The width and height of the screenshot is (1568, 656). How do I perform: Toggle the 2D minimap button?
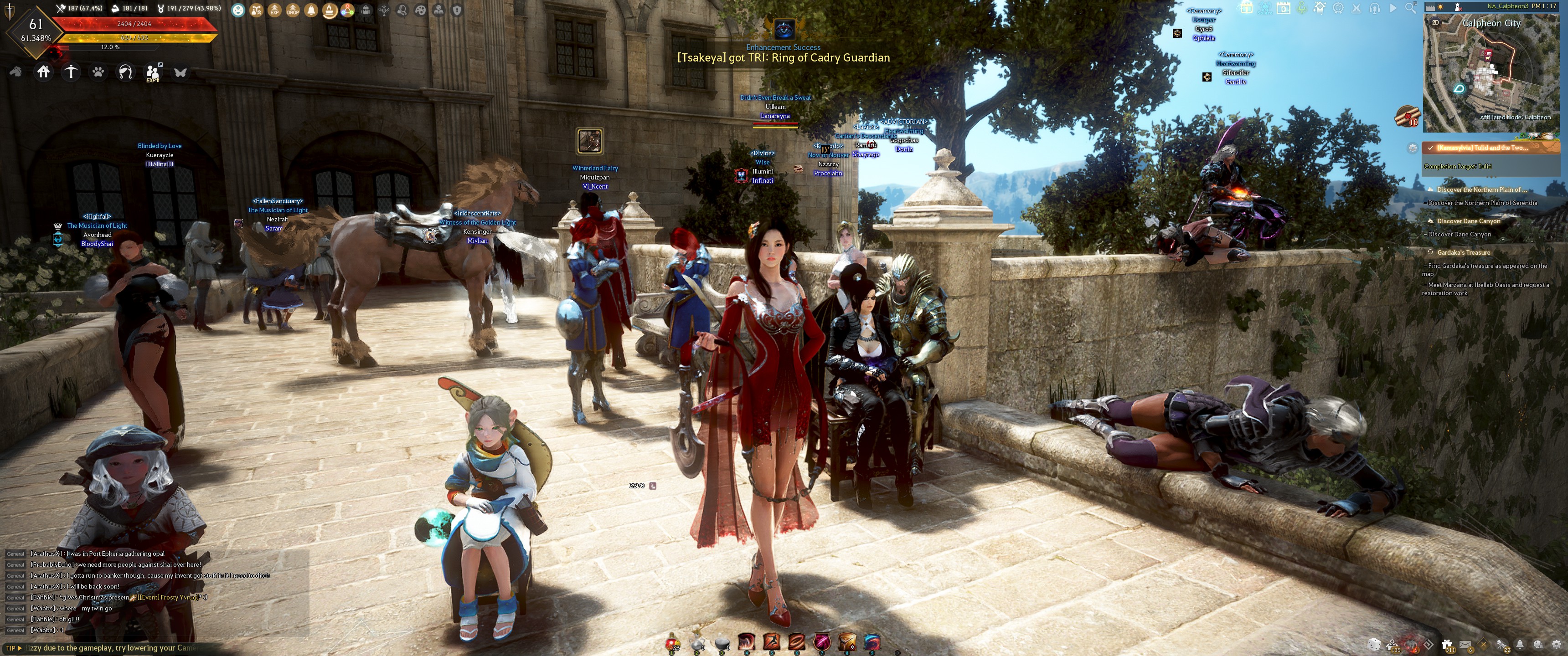tap(1436, 22)
